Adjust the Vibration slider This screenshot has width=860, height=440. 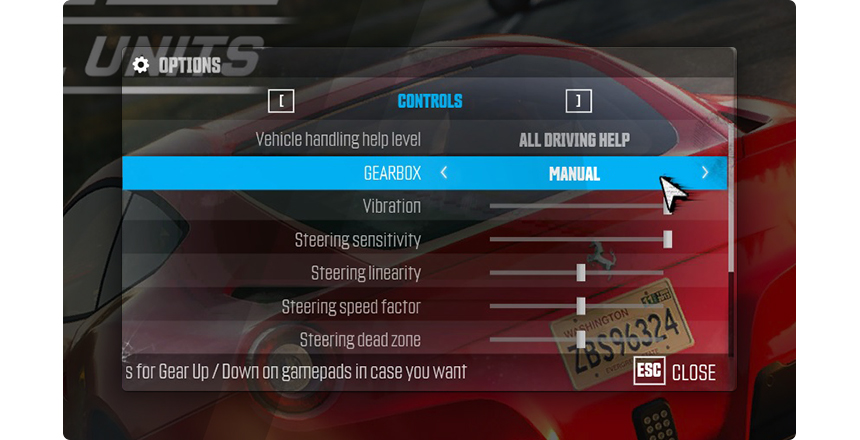click(667, 206)
